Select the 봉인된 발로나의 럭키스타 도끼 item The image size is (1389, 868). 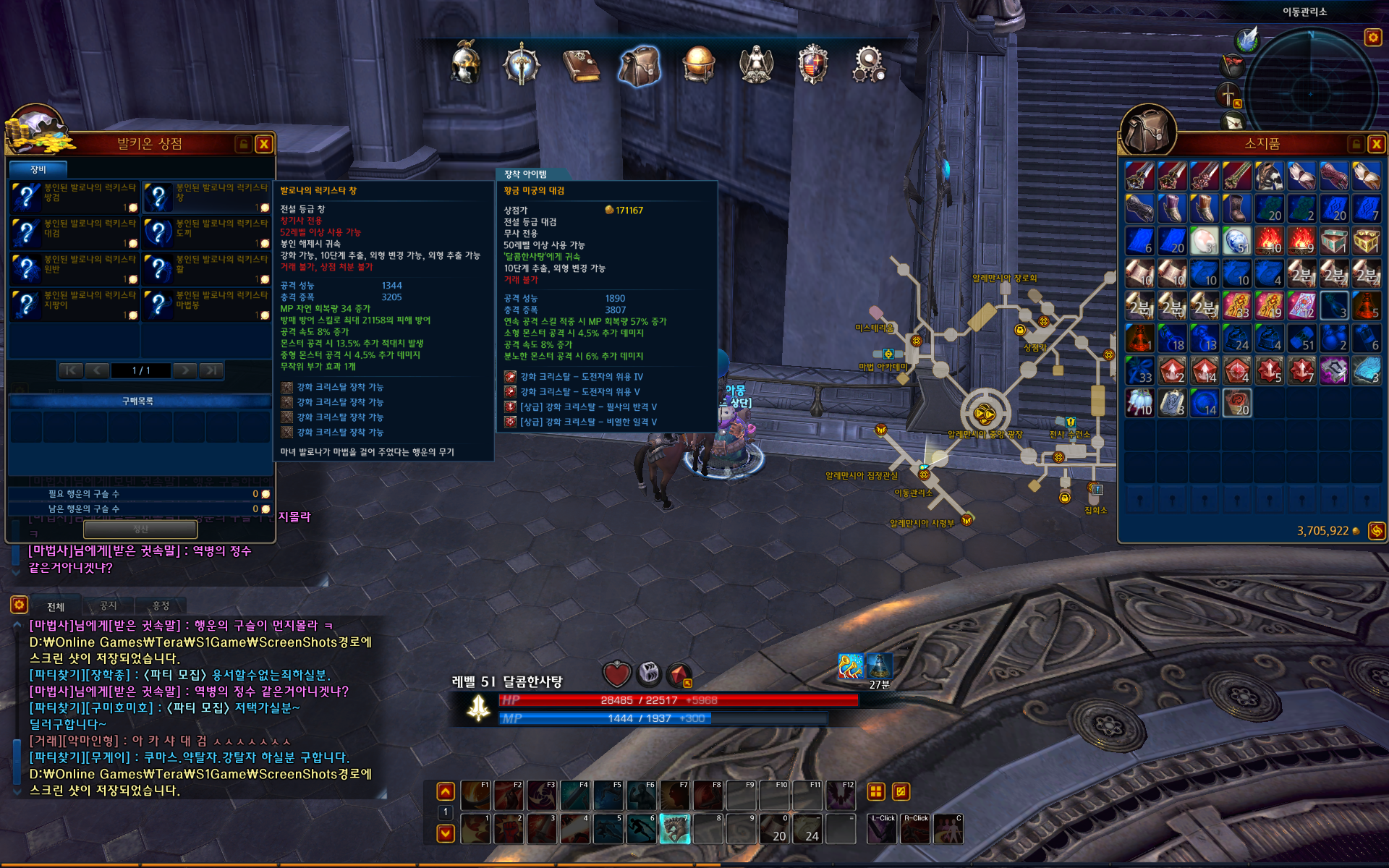207,233
